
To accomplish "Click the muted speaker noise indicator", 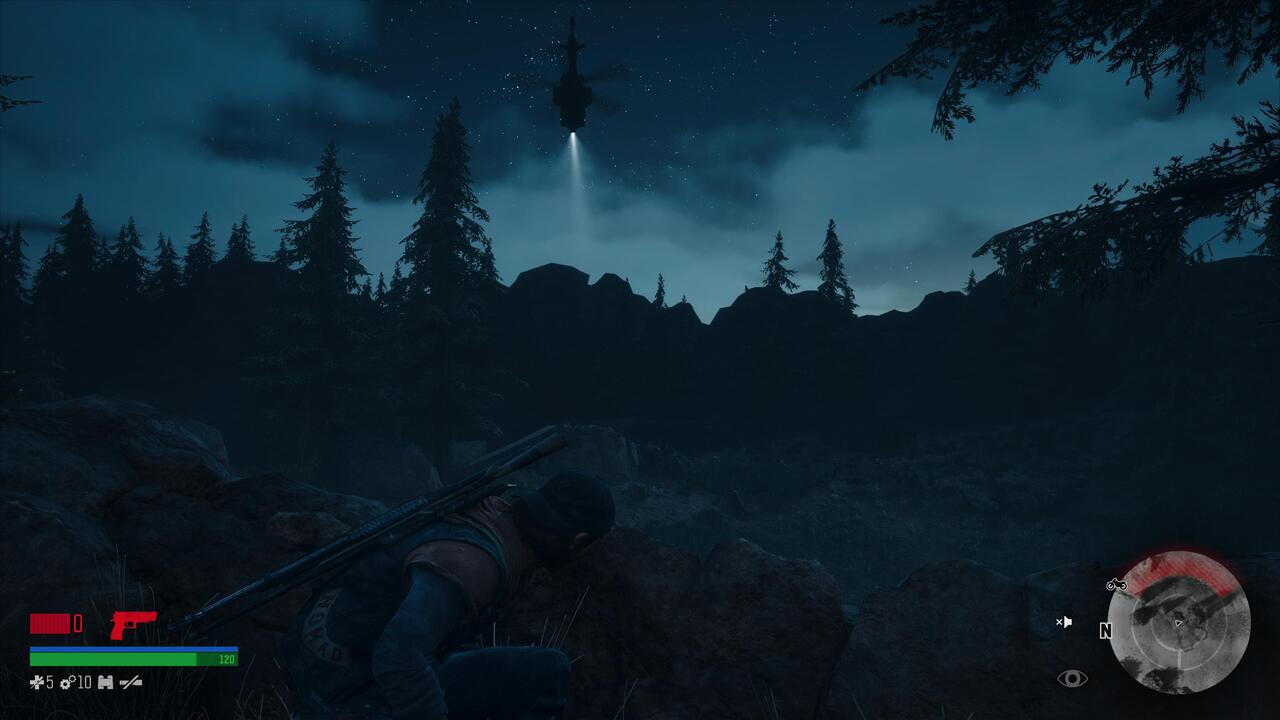I will [1064, 622].
